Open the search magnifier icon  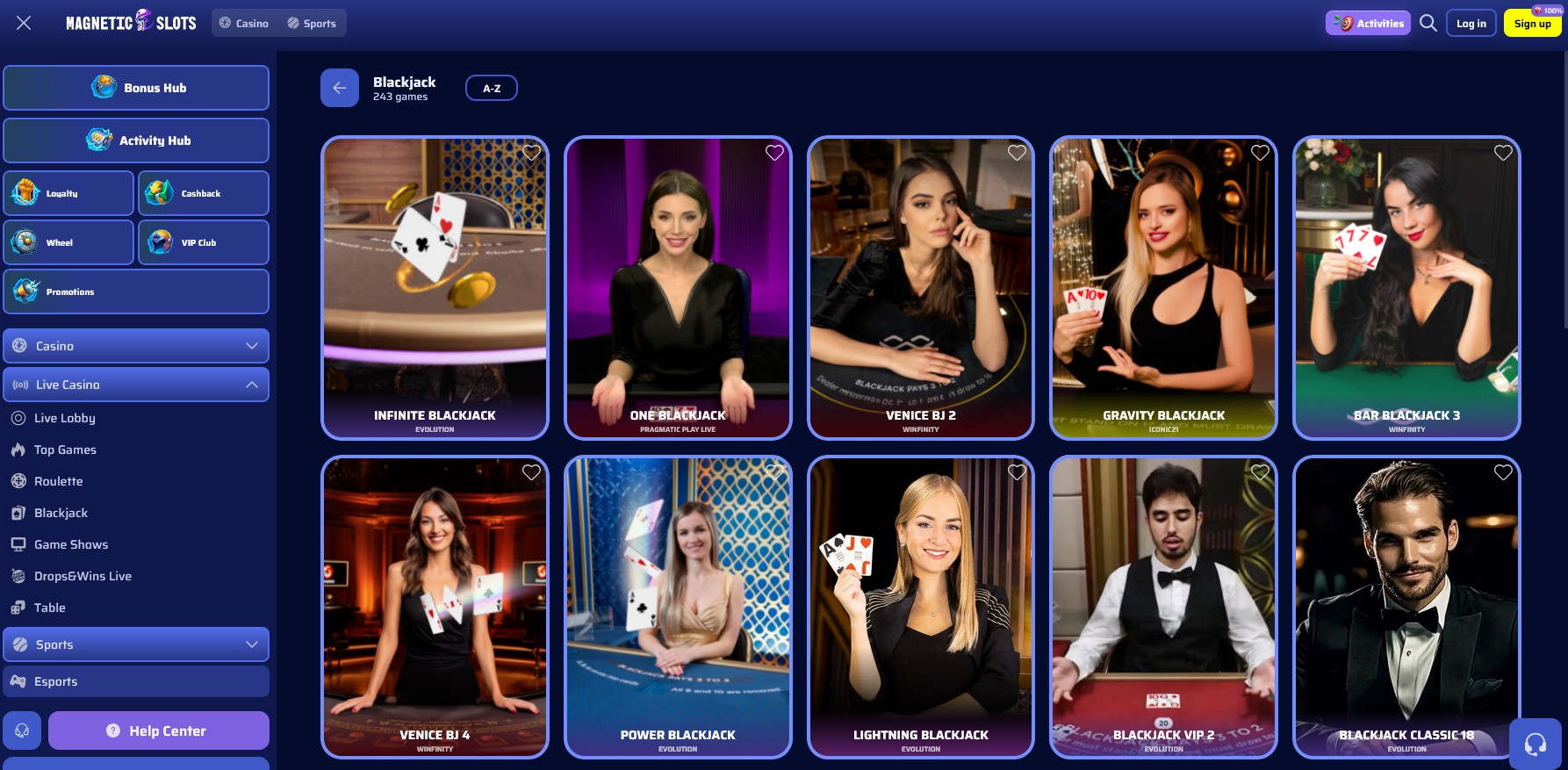(x=1428, y=23)
